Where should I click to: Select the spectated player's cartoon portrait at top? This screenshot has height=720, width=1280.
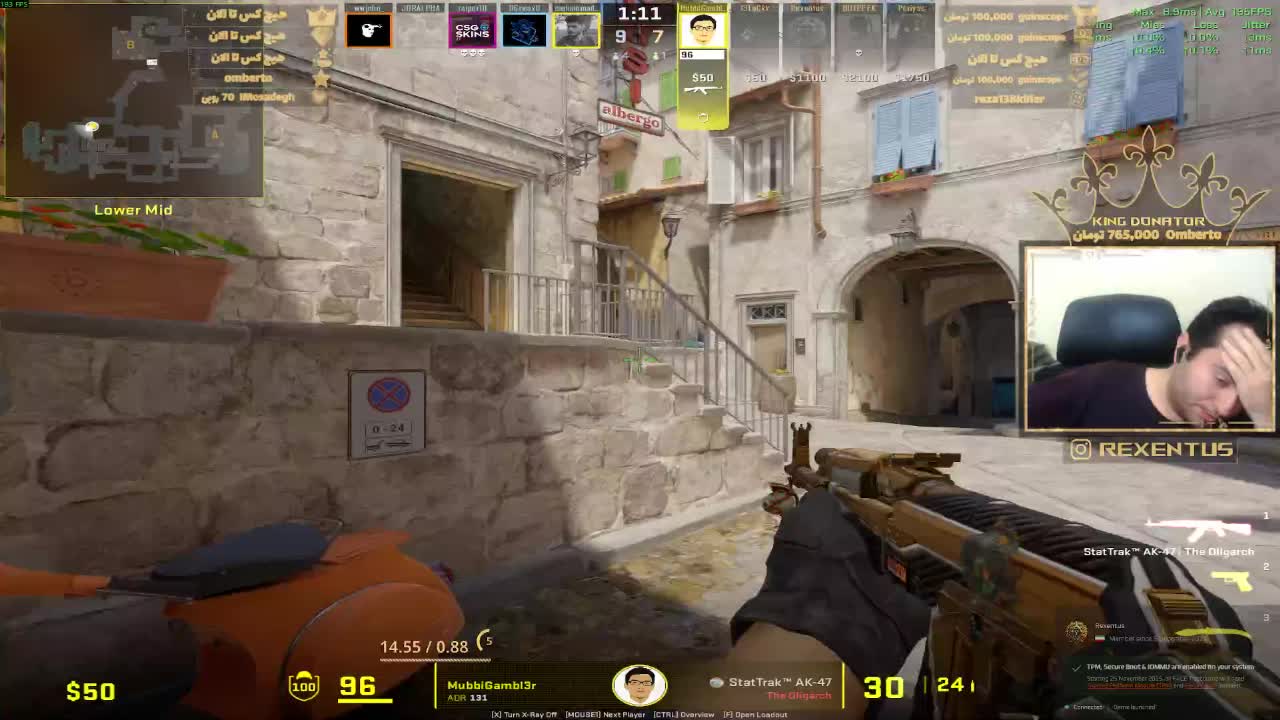point(702,29)
